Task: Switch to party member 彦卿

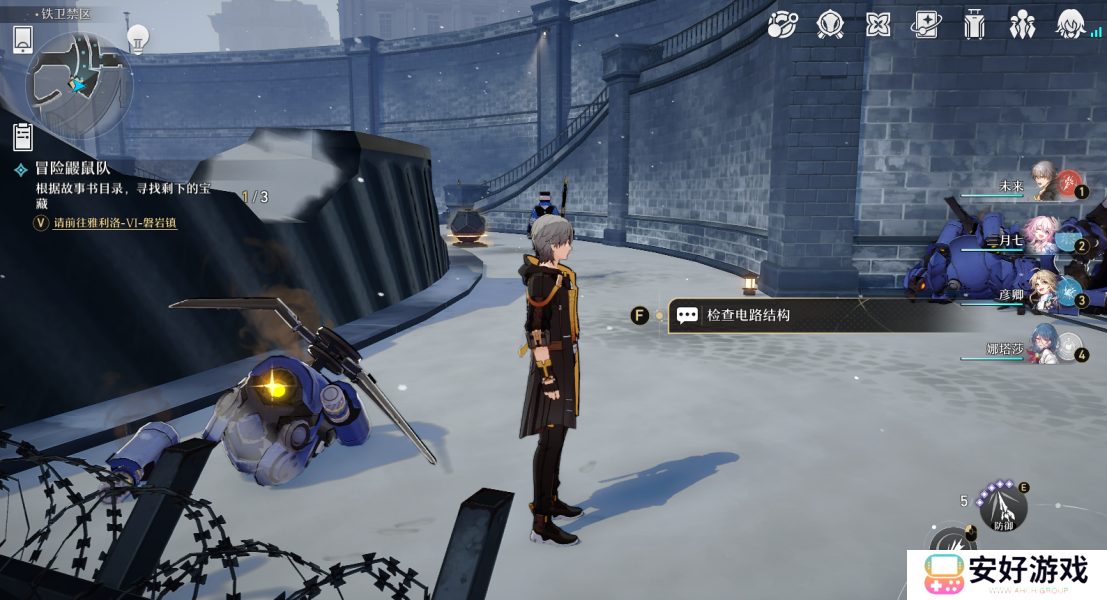Action: pos(1045,292)
